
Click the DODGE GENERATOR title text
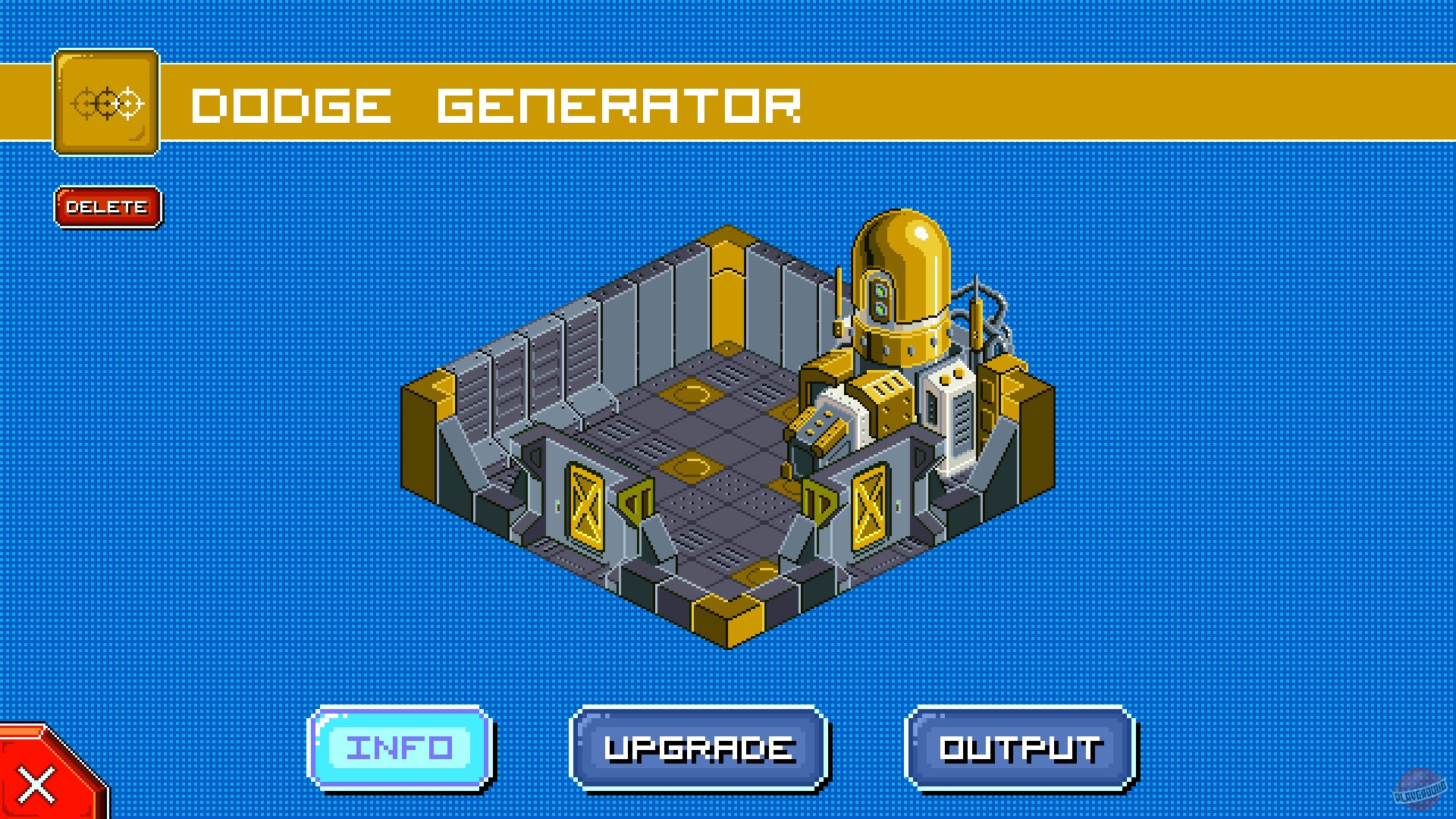(497, 106)
